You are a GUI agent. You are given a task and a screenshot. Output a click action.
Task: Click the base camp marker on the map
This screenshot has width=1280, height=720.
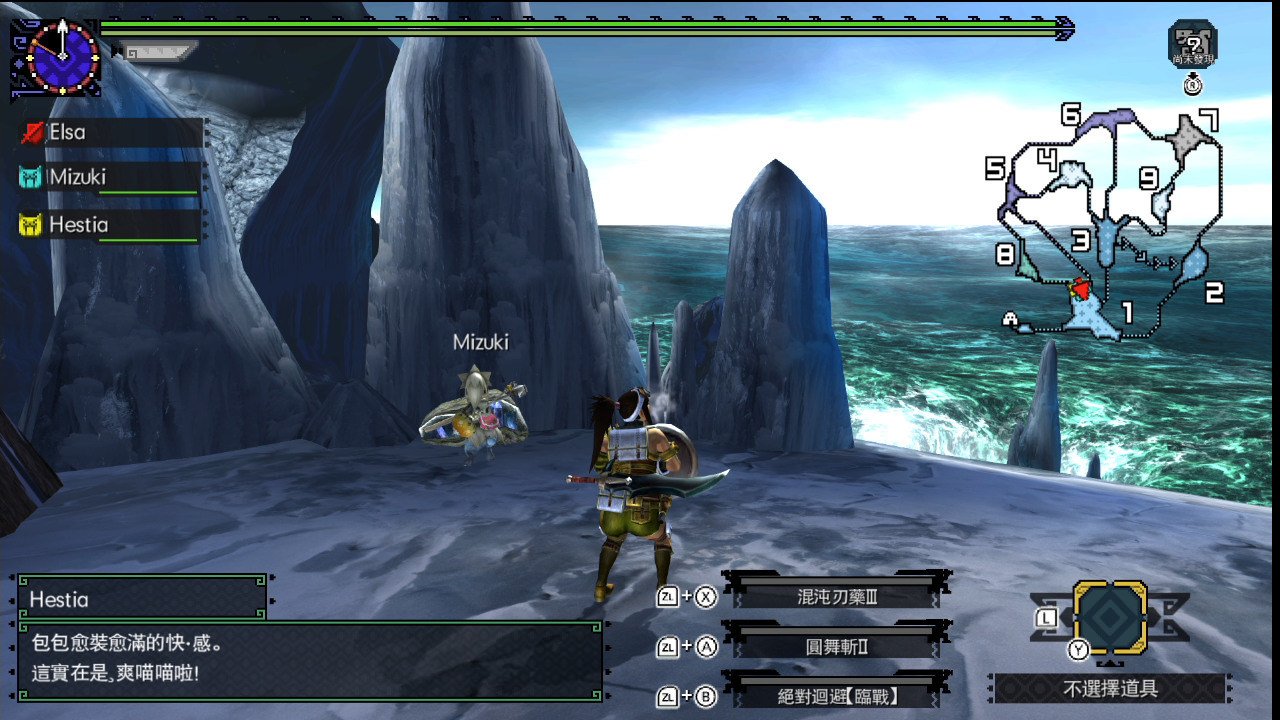[x=1013, y=321]
